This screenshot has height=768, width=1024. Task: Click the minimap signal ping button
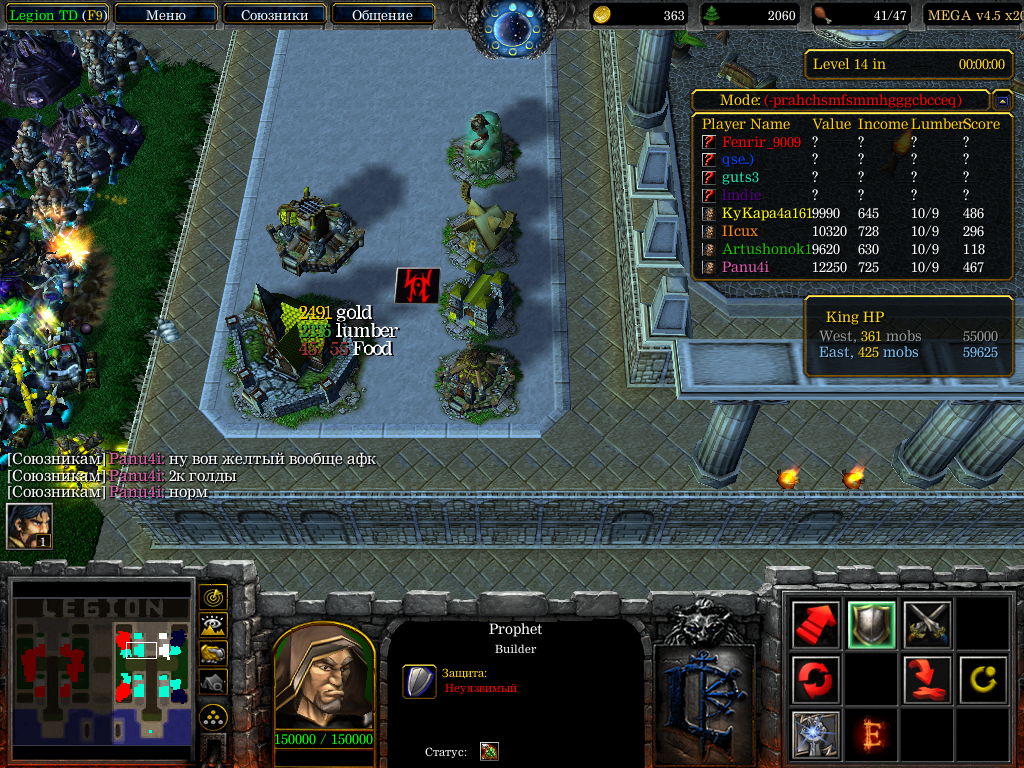coord(213,598)
